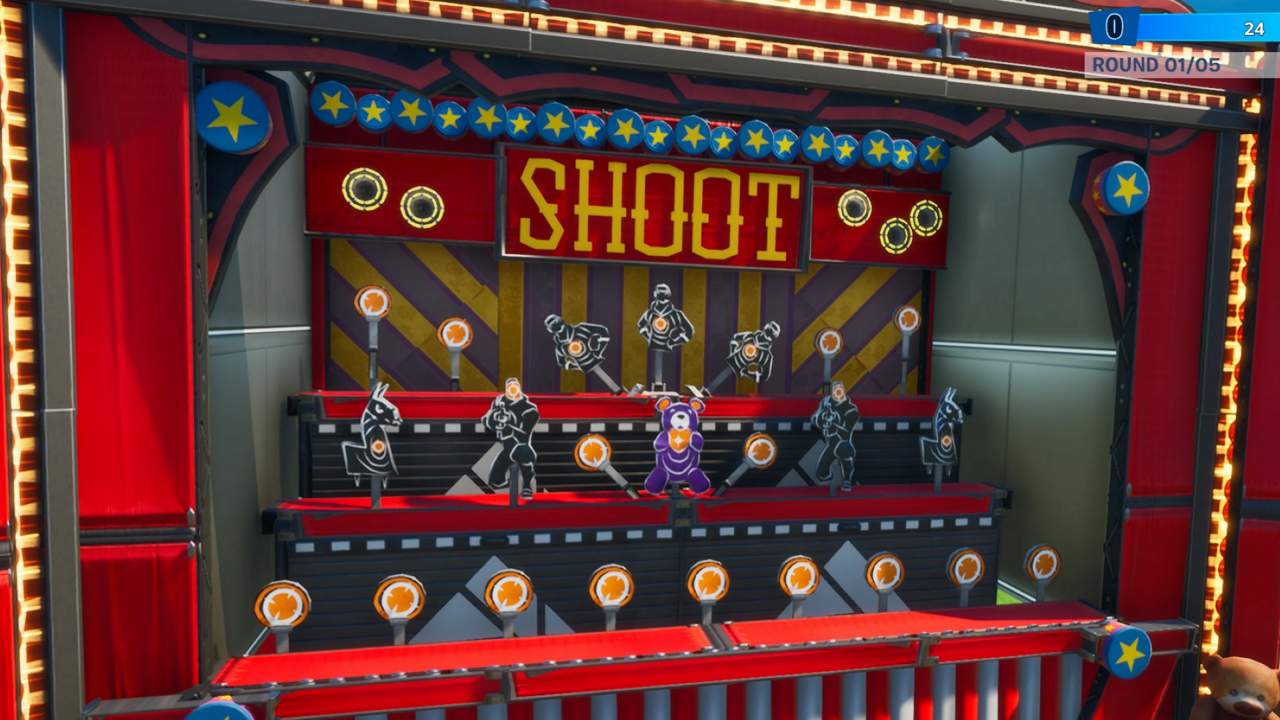
Task: Click the ROUND 01/05 indicator
Action: (x=1155, y=62)
